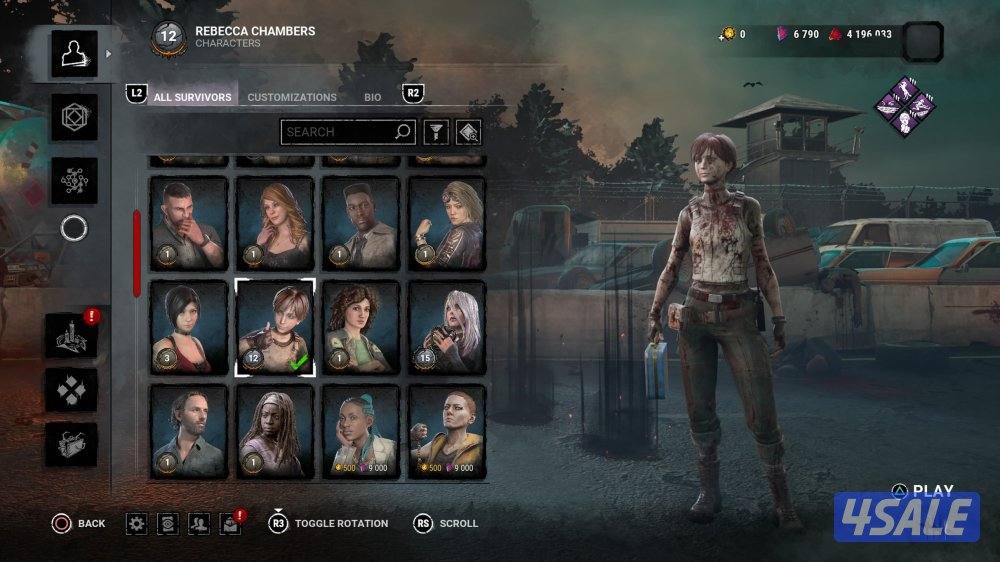Open the loadout menu in the sidebar
This screenshot has height=562, width=1000.
pyautogui.click(x=75, y=118)
